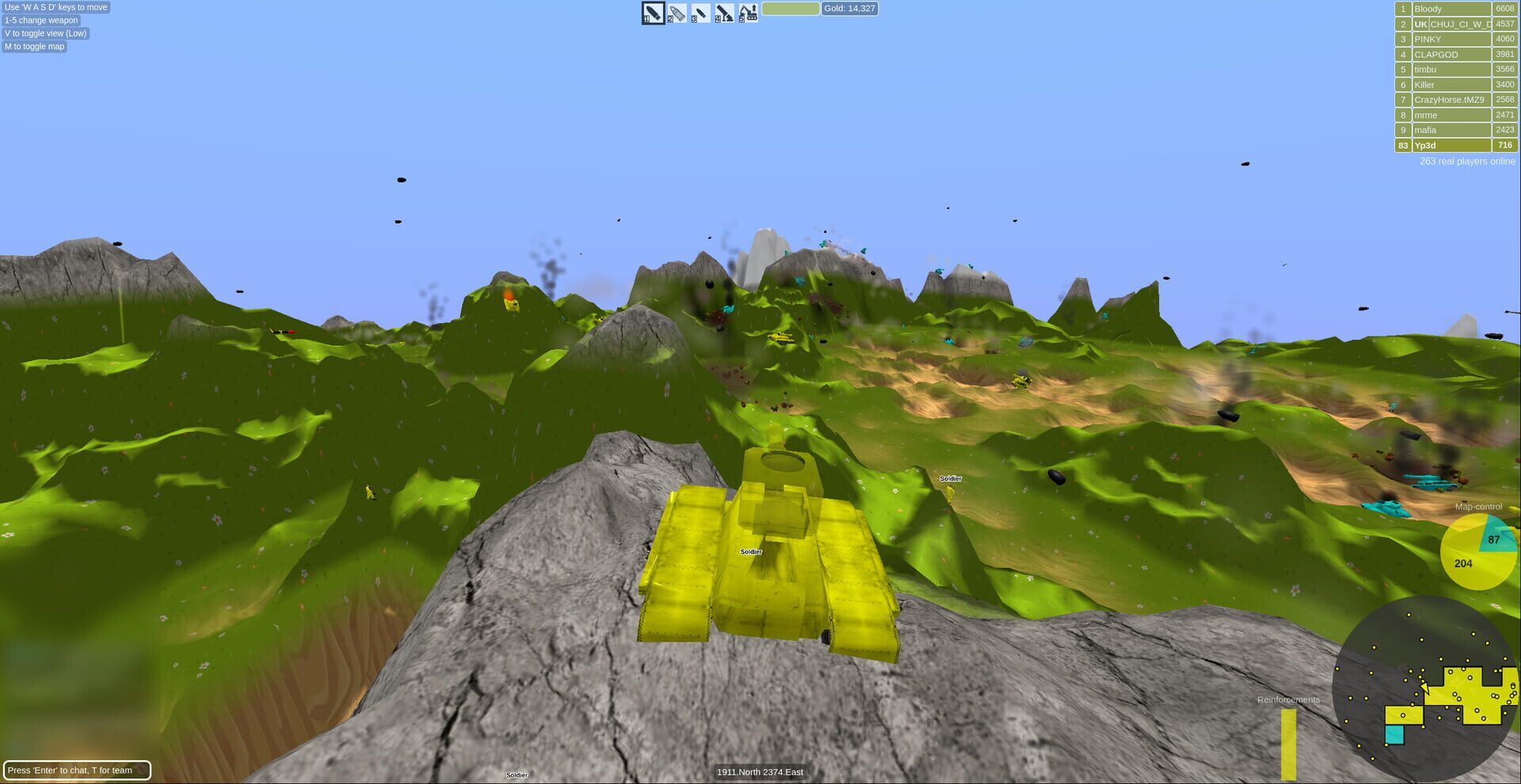
Task: Select the artillery weapon in slot 4
Action: point(722,13)
